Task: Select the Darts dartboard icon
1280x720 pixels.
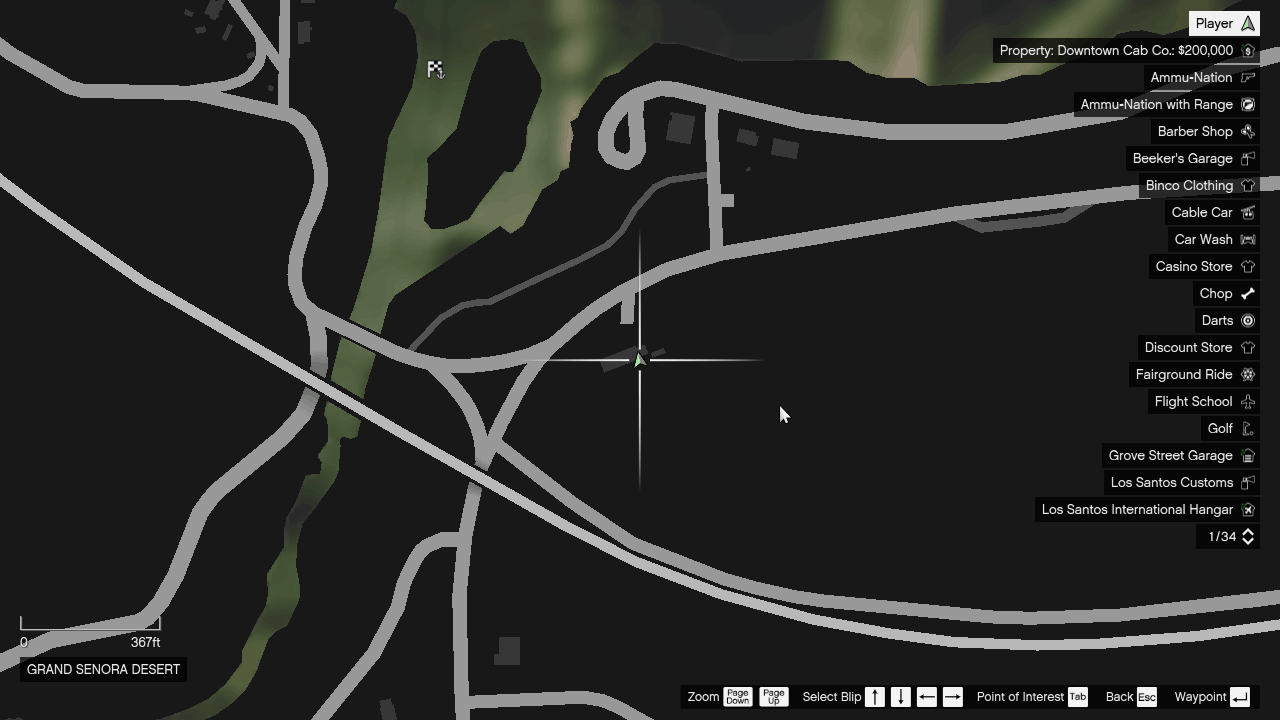Action: pyautogui.click(x=1247, y=320)
